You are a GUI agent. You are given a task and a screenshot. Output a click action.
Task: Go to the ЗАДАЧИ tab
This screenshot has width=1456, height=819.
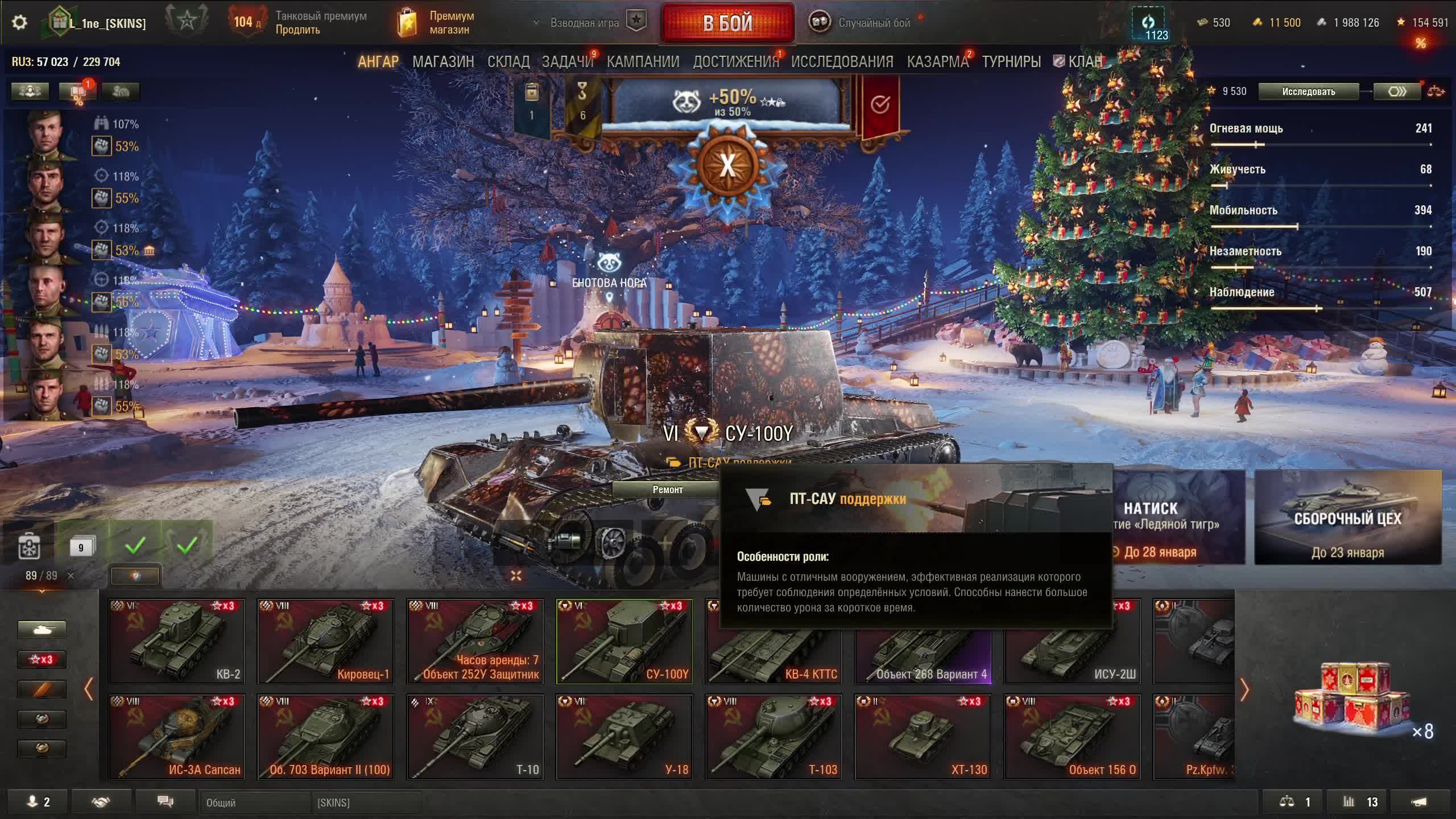click(567, 61)
